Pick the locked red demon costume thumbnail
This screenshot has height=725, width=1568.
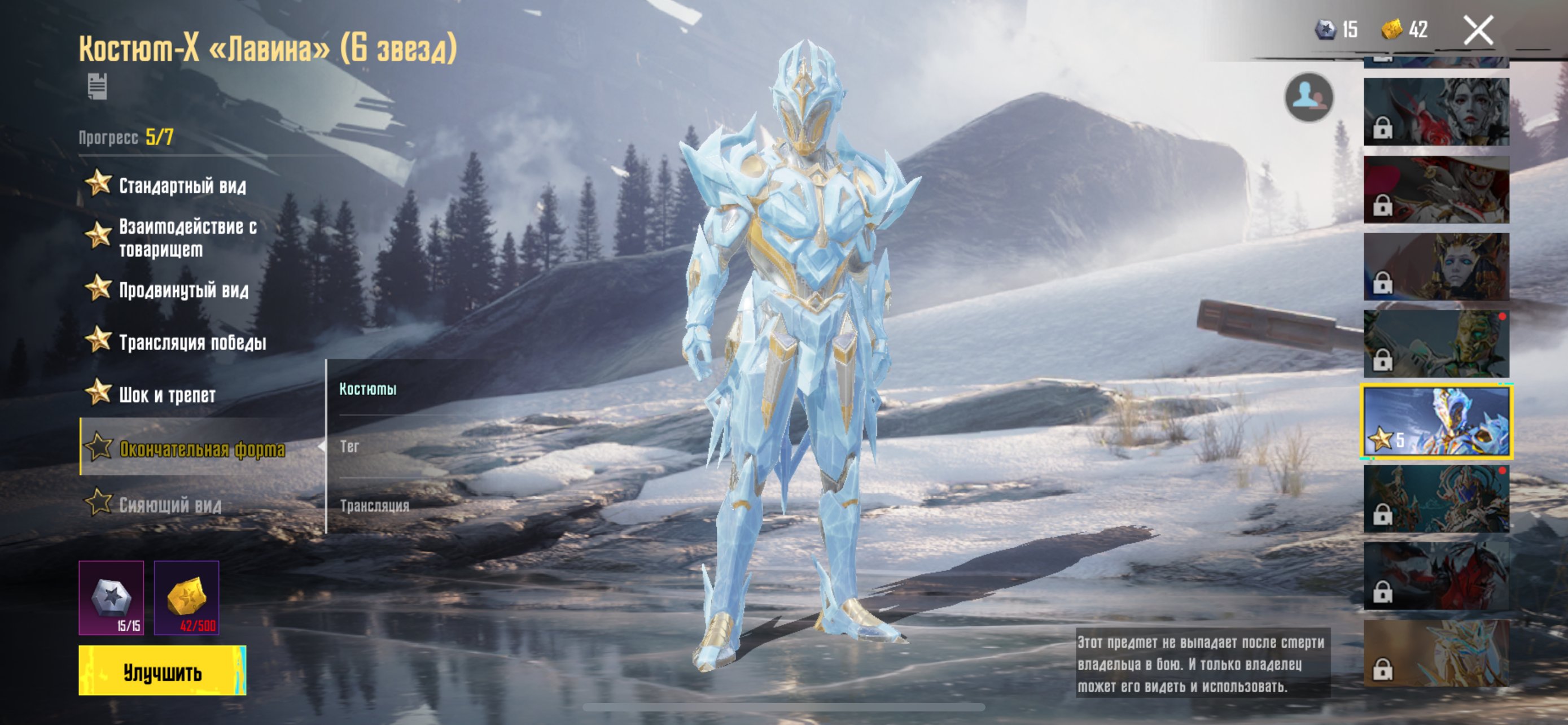(1436, 576)
